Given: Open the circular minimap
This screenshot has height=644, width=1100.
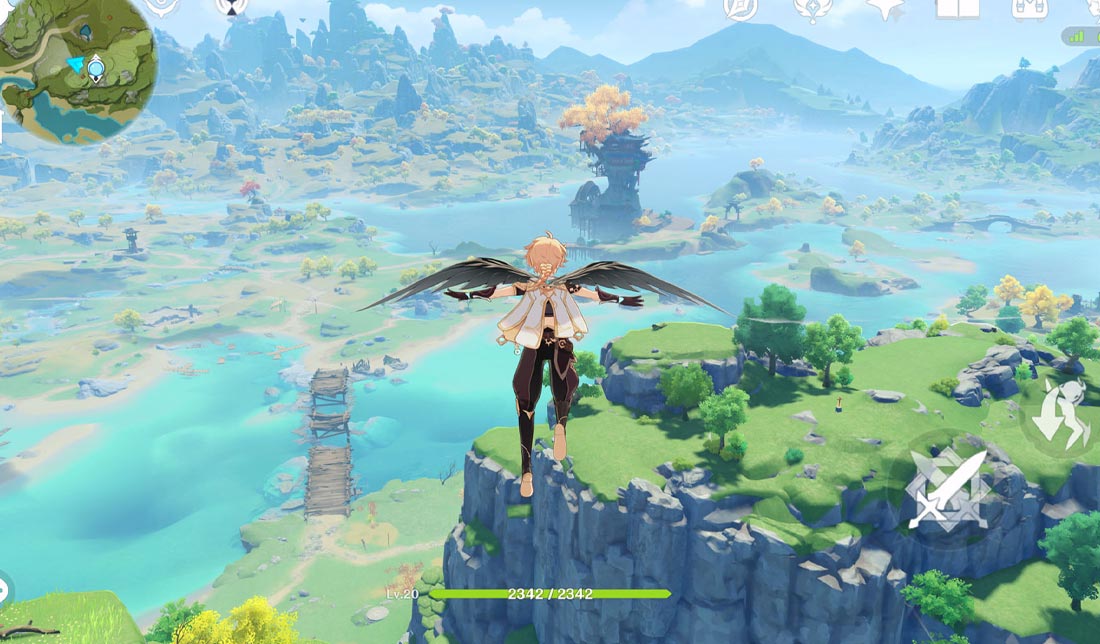Looking at the screenshot, I should (78, 70).
